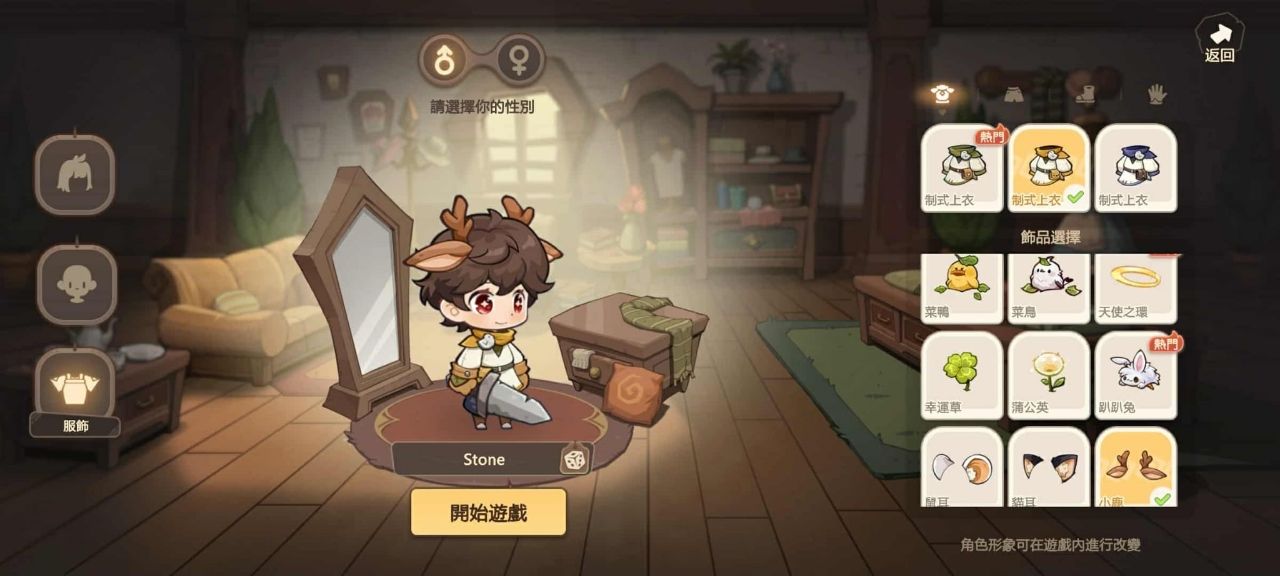
Task: Click the name field showing Stone
Action: pyautogui.click(x=483, y=459)
